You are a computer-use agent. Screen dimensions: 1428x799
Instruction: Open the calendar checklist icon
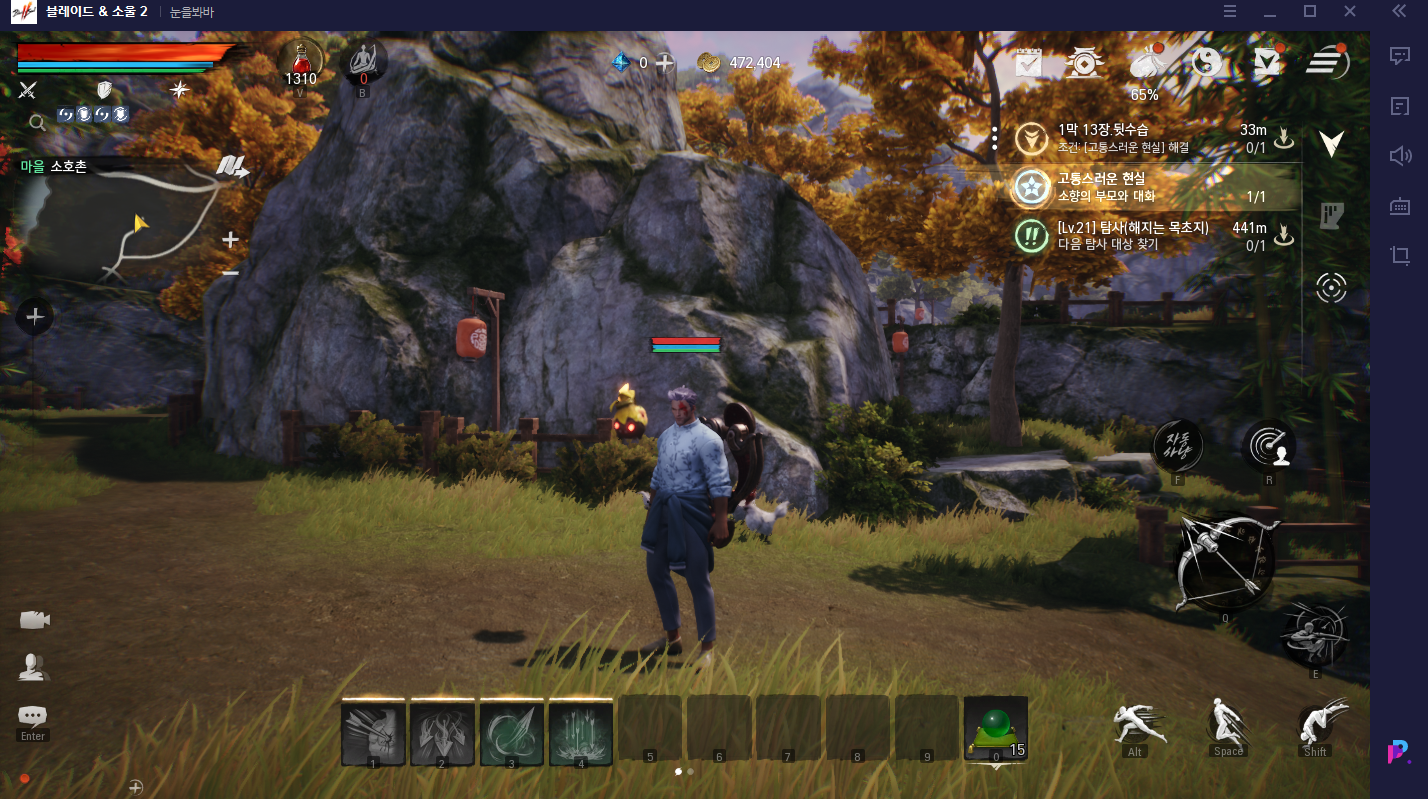coord(1029,63)
